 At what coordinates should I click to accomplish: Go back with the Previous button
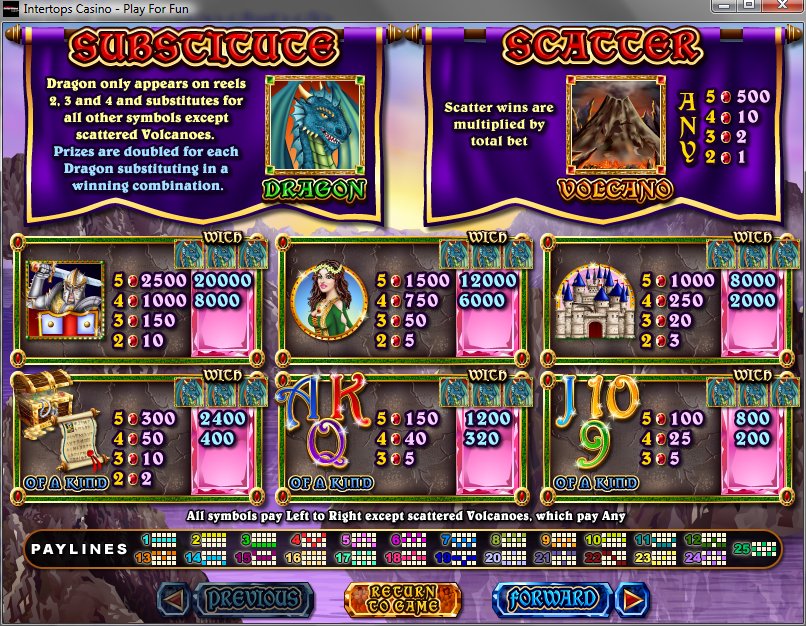pos(238,599)
